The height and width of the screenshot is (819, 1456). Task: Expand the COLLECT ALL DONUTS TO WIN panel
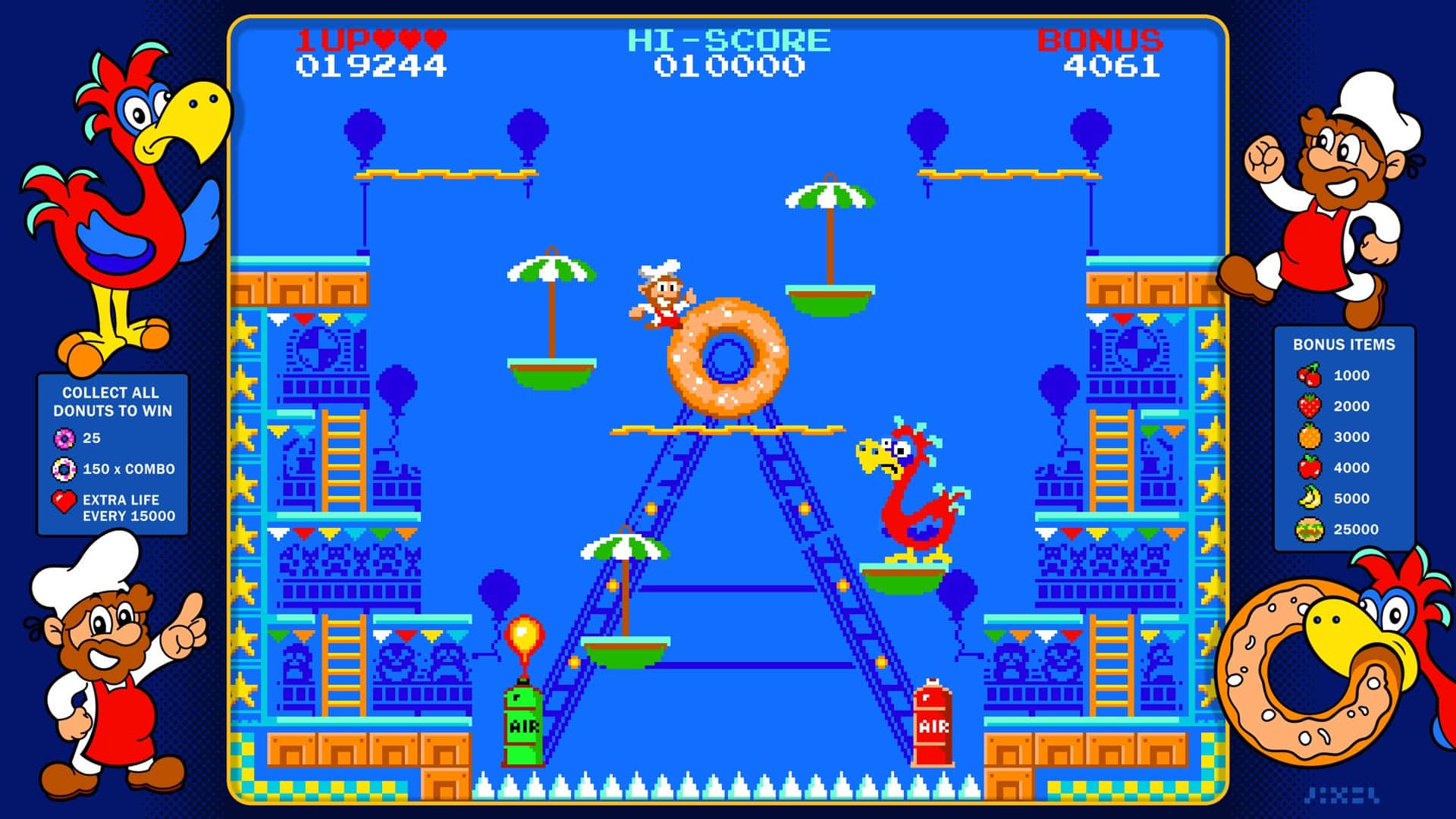[111, 400]
